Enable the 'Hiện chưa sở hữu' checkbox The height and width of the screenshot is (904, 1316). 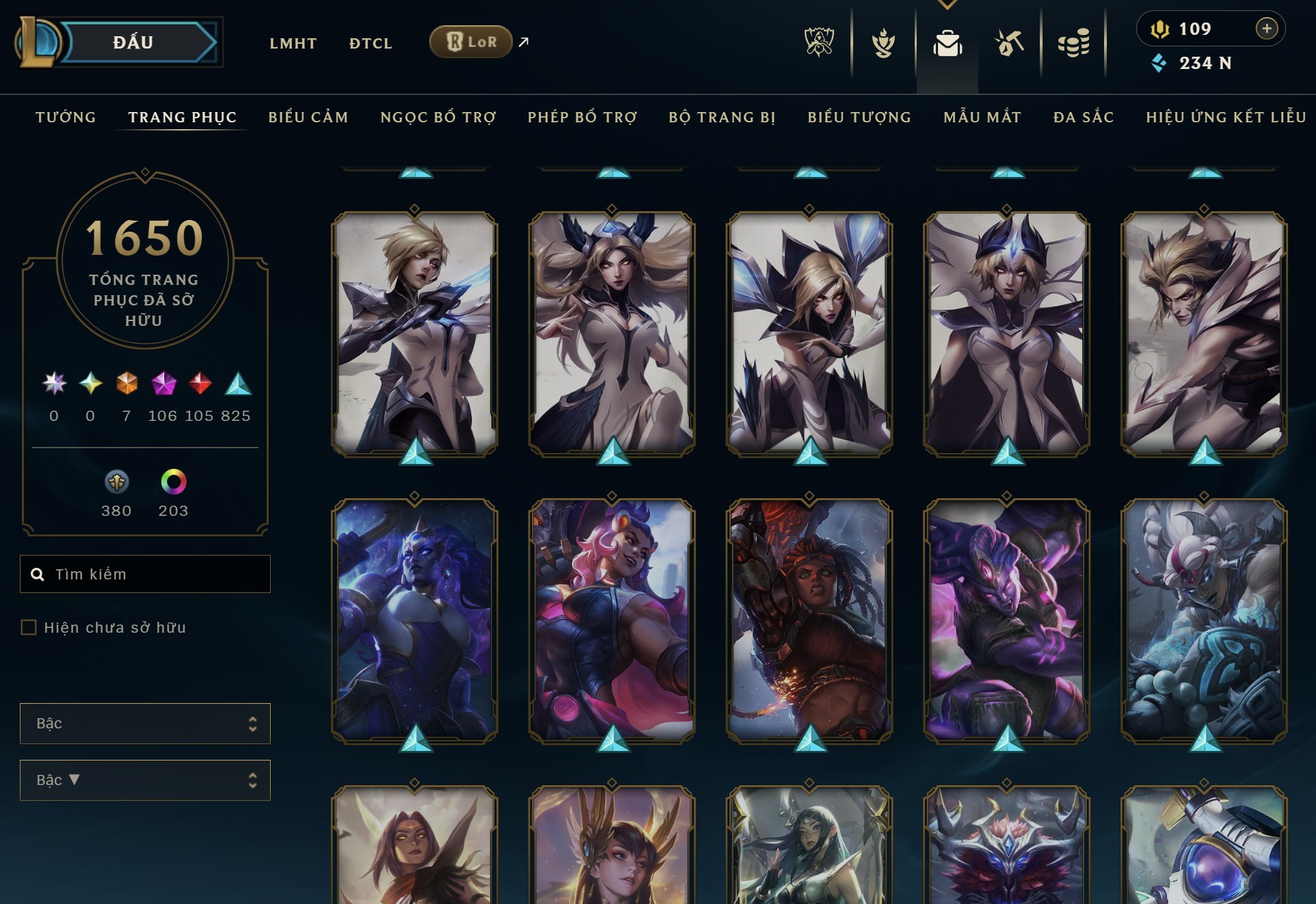click(29, 627)
